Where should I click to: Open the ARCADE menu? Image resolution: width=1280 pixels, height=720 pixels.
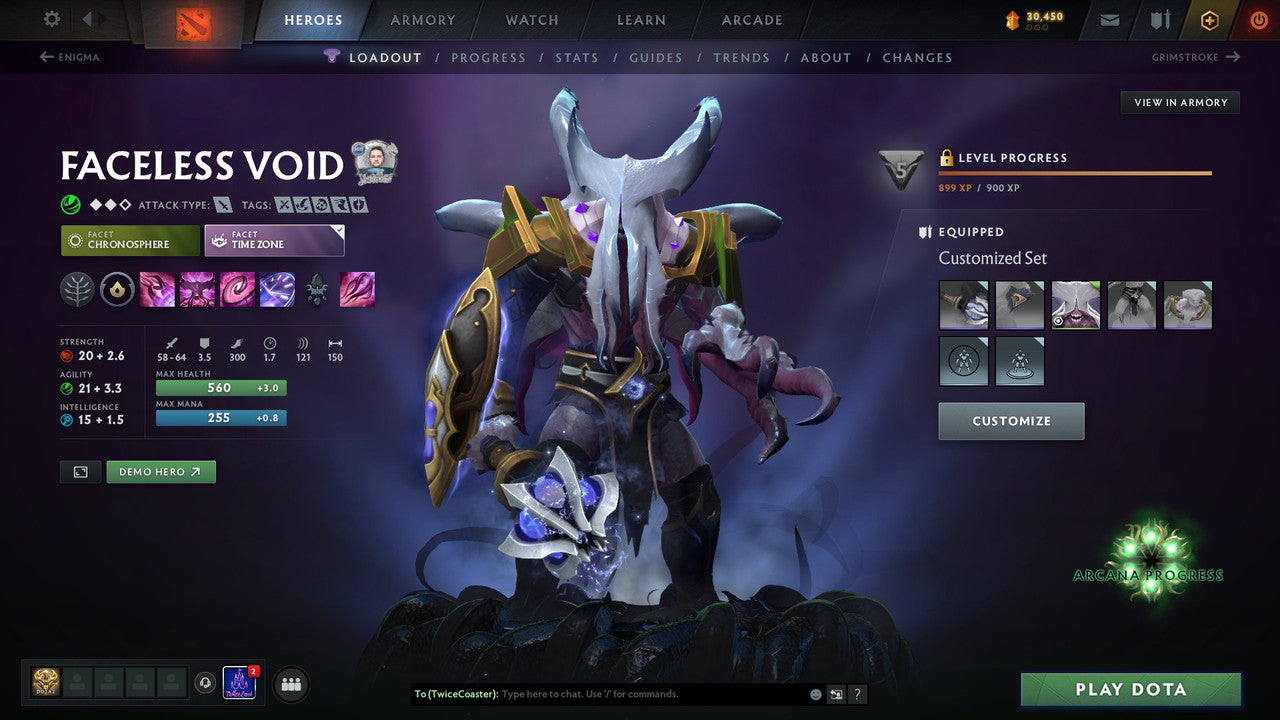(x=751, y=19)
